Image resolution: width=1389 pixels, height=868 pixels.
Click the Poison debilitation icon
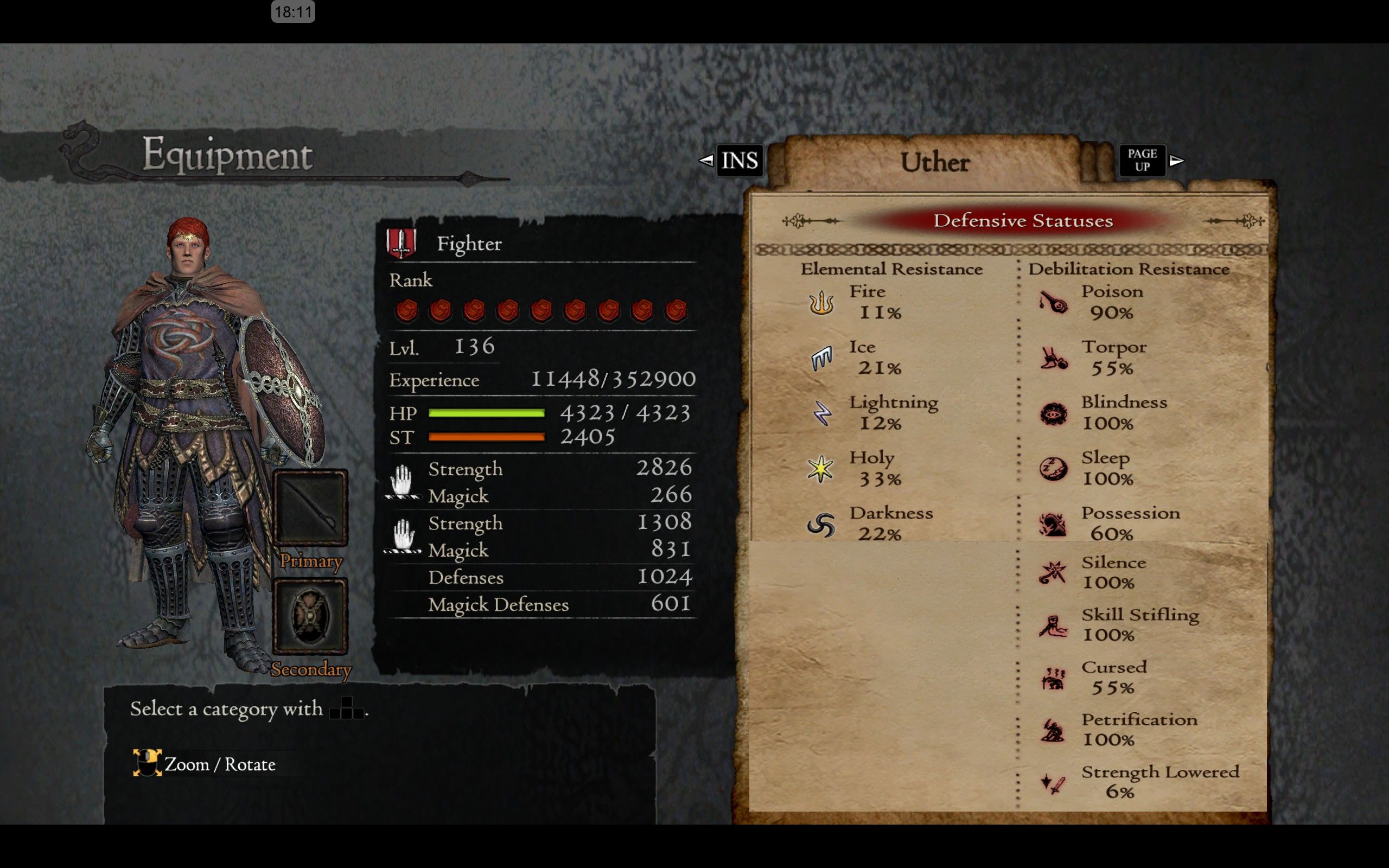(1054, 303)
